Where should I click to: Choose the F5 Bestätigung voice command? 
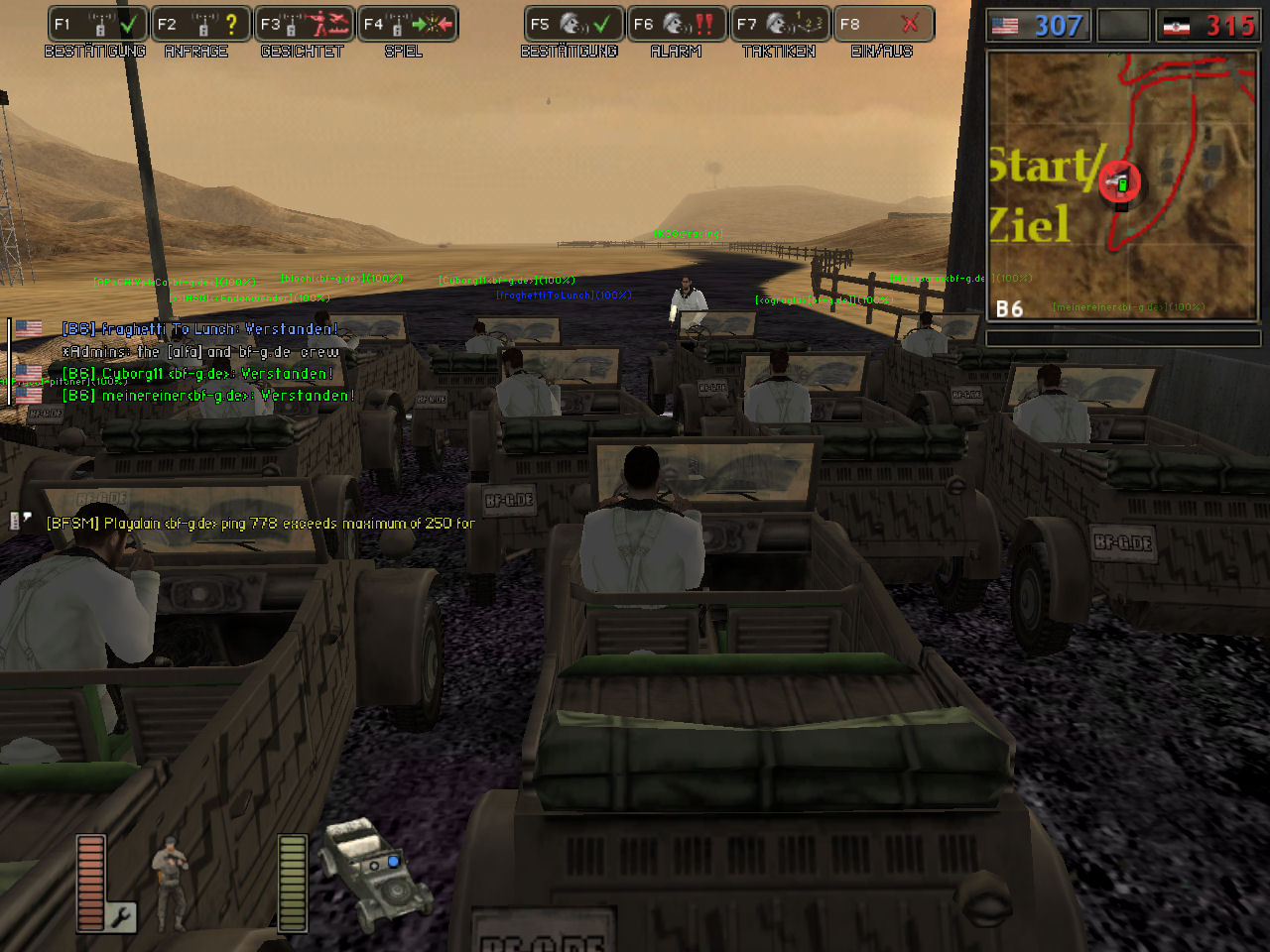(x=573, y=24)
